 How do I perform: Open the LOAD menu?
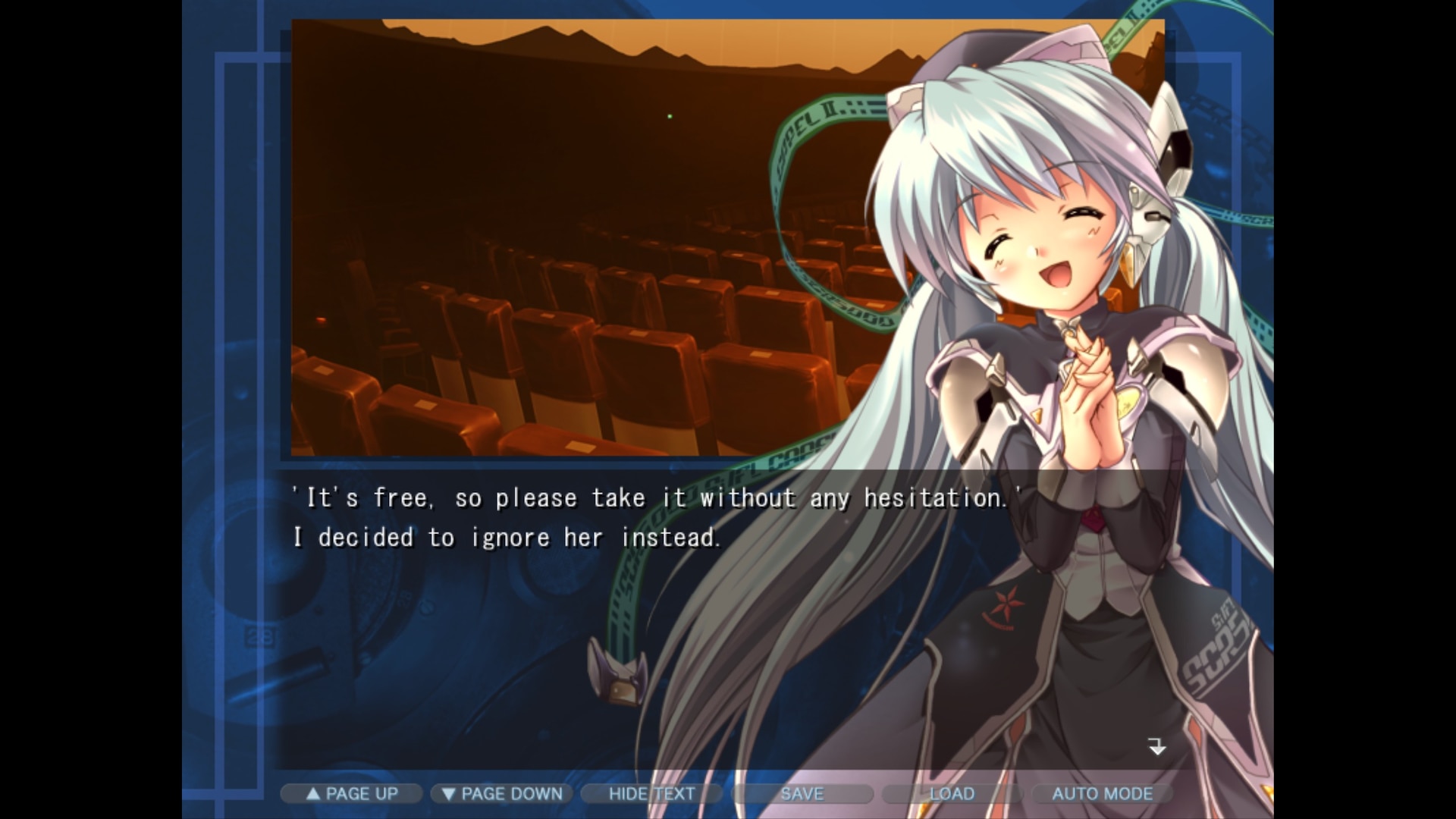[x=952, y=794]
